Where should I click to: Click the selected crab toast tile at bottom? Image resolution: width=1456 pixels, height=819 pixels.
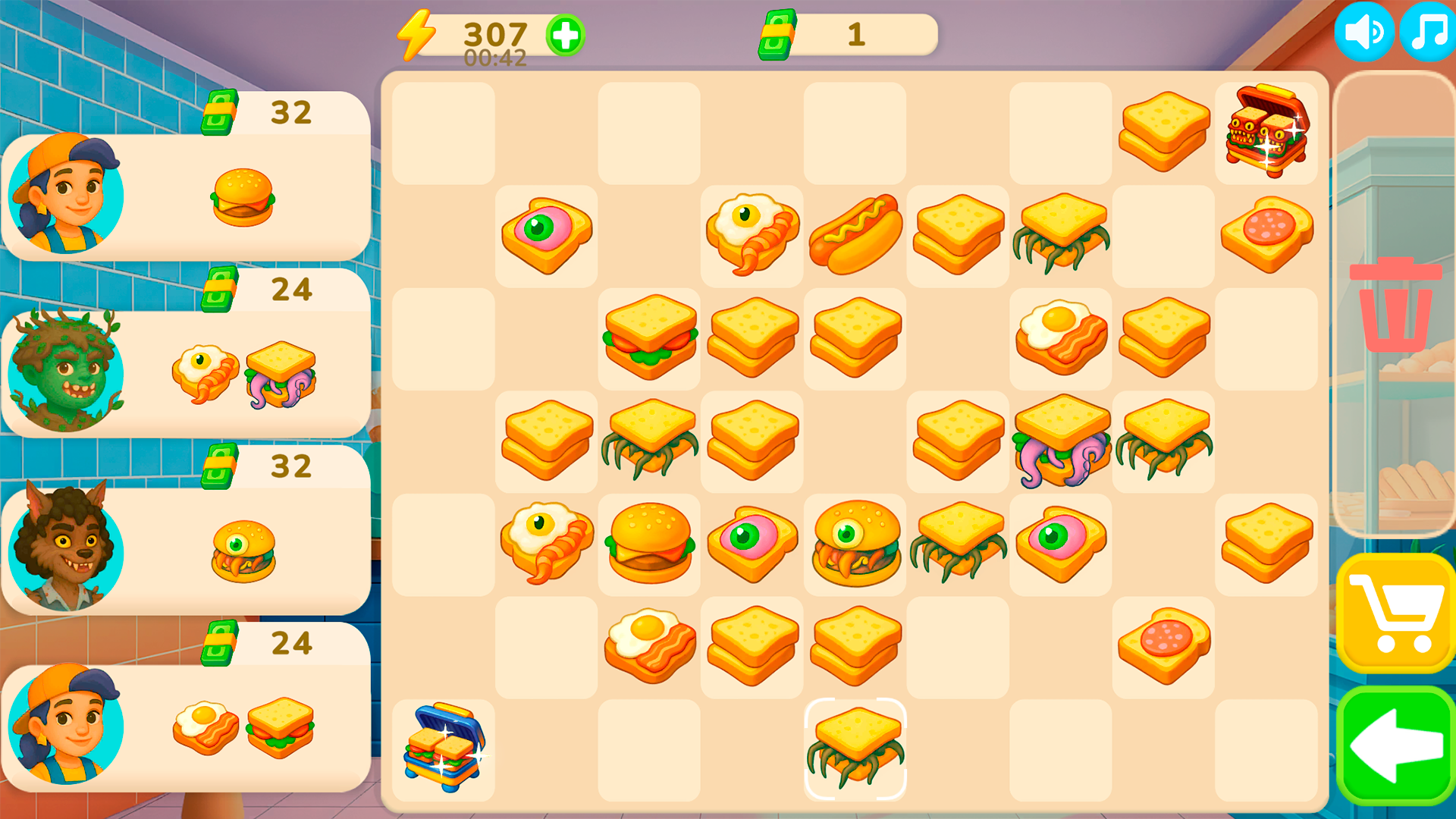(855, 747)
